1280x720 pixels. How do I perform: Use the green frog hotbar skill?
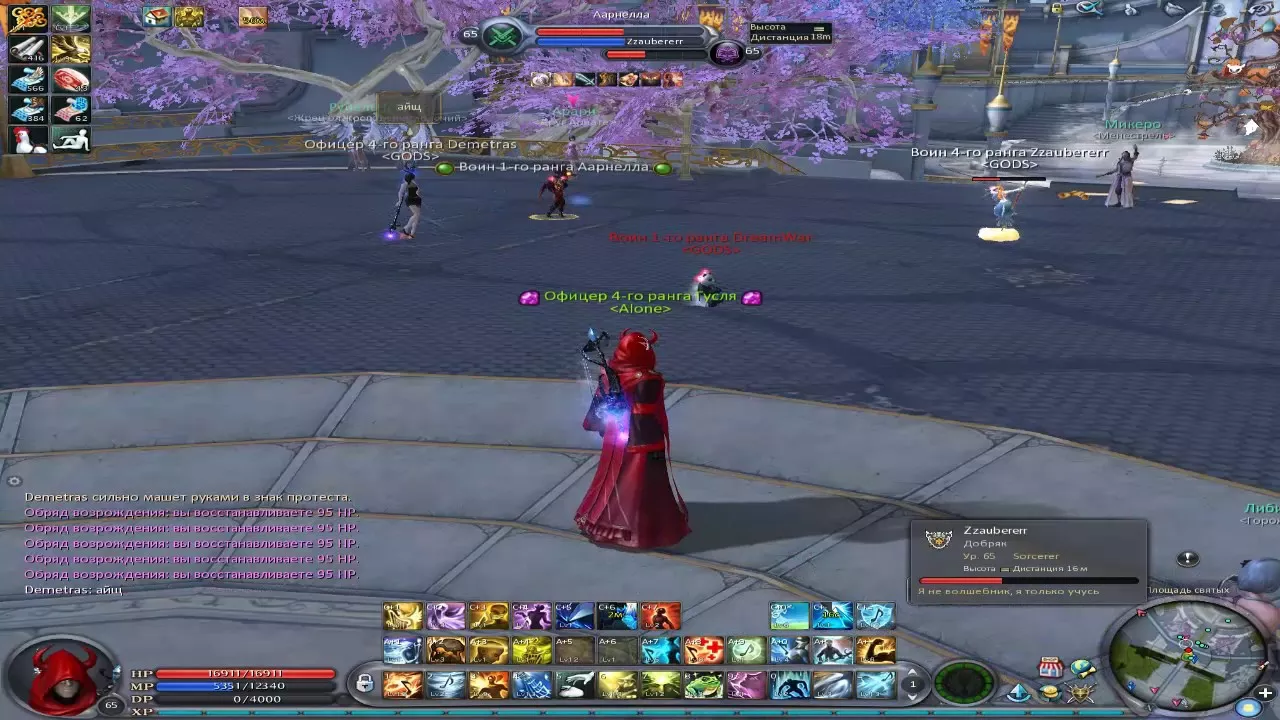pos(703,684)
